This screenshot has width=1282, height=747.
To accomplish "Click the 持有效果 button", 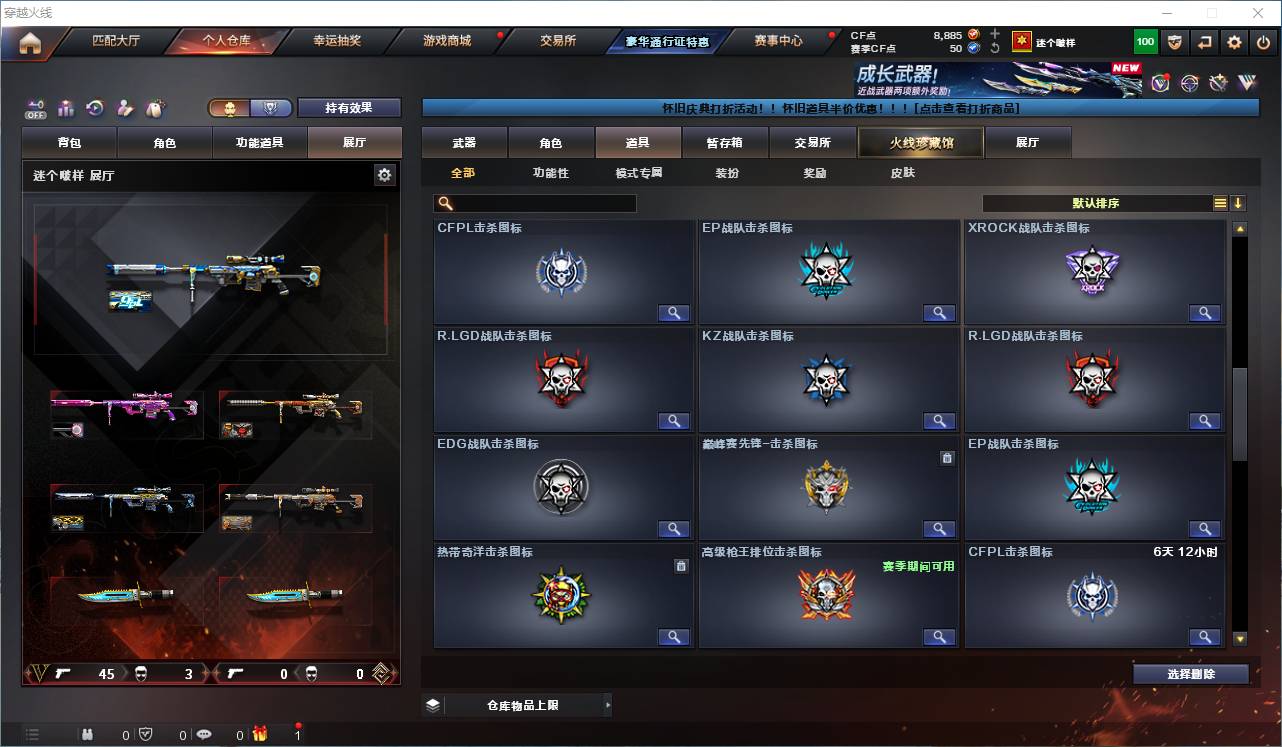I will click(x=348, y=107).
